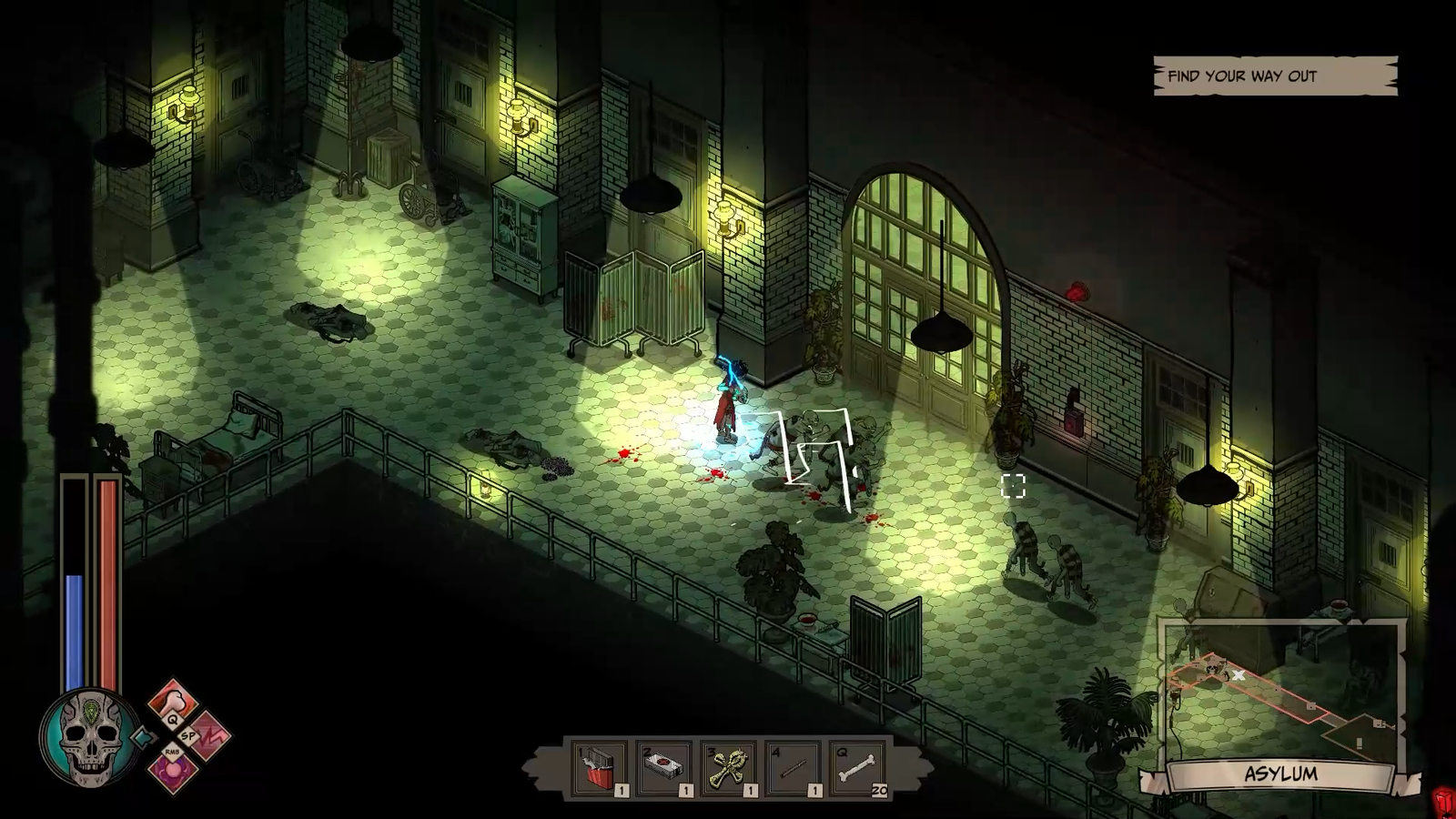Click the Asylum location banner
1456x819 pixels.
[x=1280, y=775]
